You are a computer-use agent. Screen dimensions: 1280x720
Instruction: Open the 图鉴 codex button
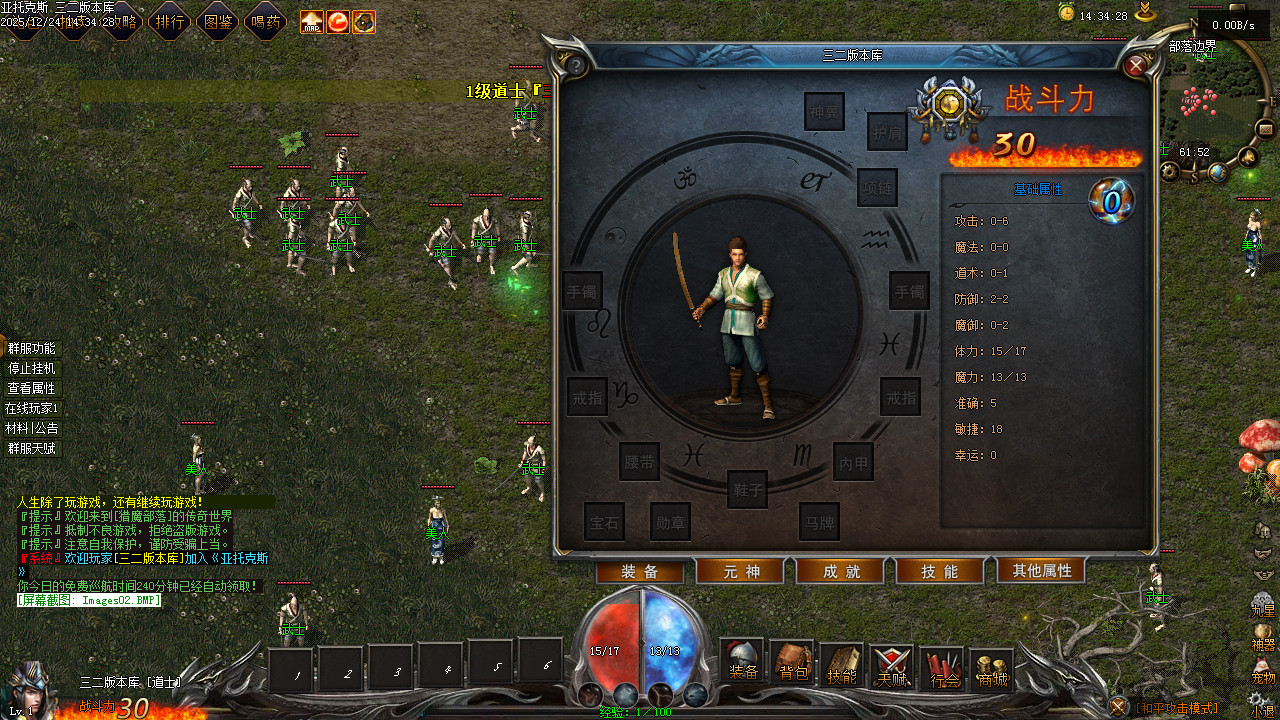click(x=217, y=21)
